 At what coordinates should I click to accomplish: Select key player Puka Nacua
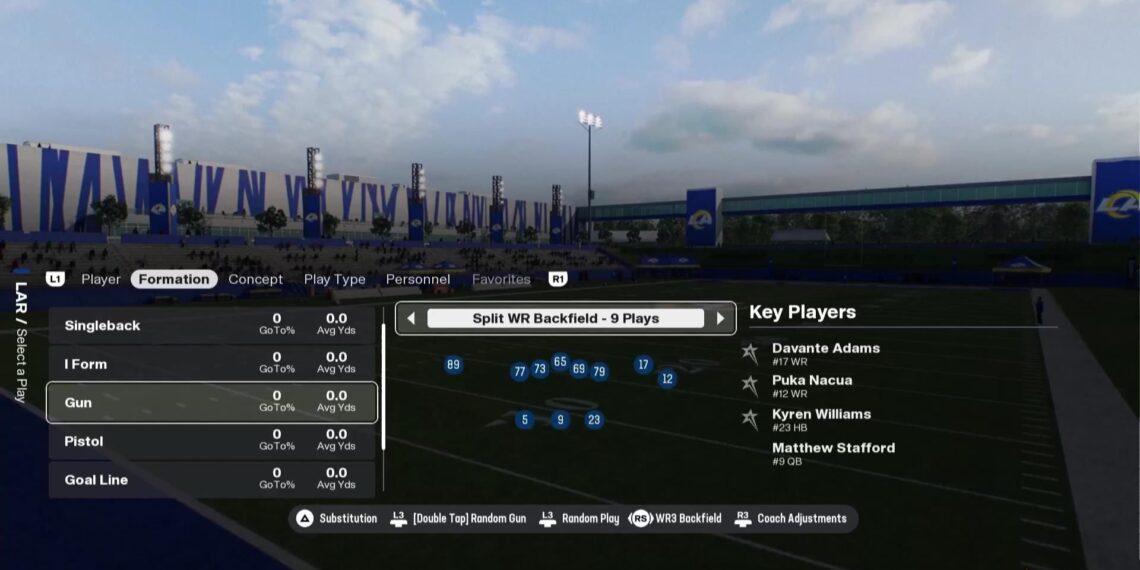point(811,385)
